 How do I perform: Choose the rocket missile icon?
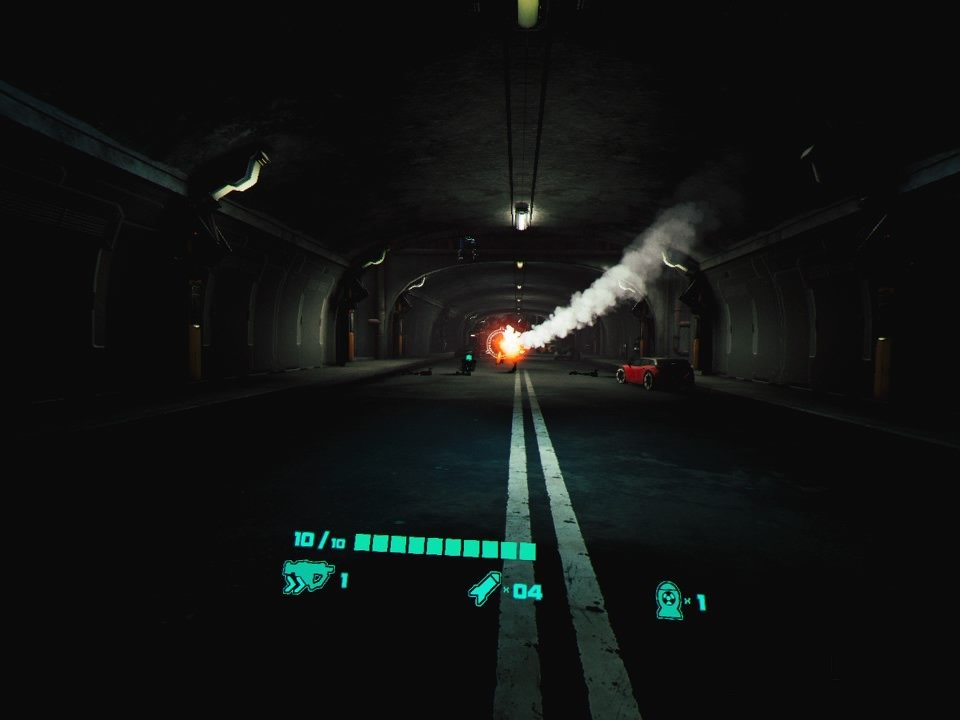[x=485, y=588]
